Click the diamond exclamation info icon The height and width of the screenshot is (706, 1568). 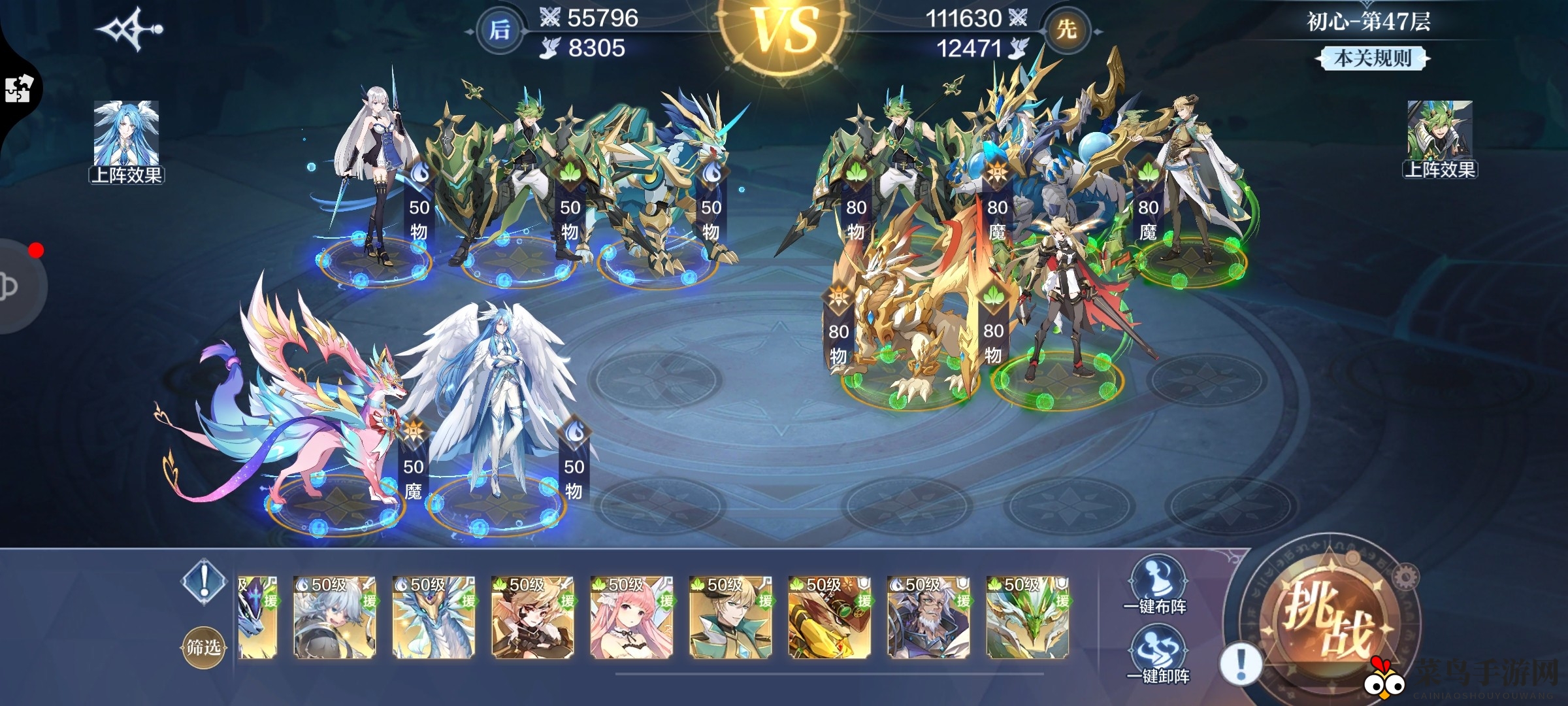point(204,579)
